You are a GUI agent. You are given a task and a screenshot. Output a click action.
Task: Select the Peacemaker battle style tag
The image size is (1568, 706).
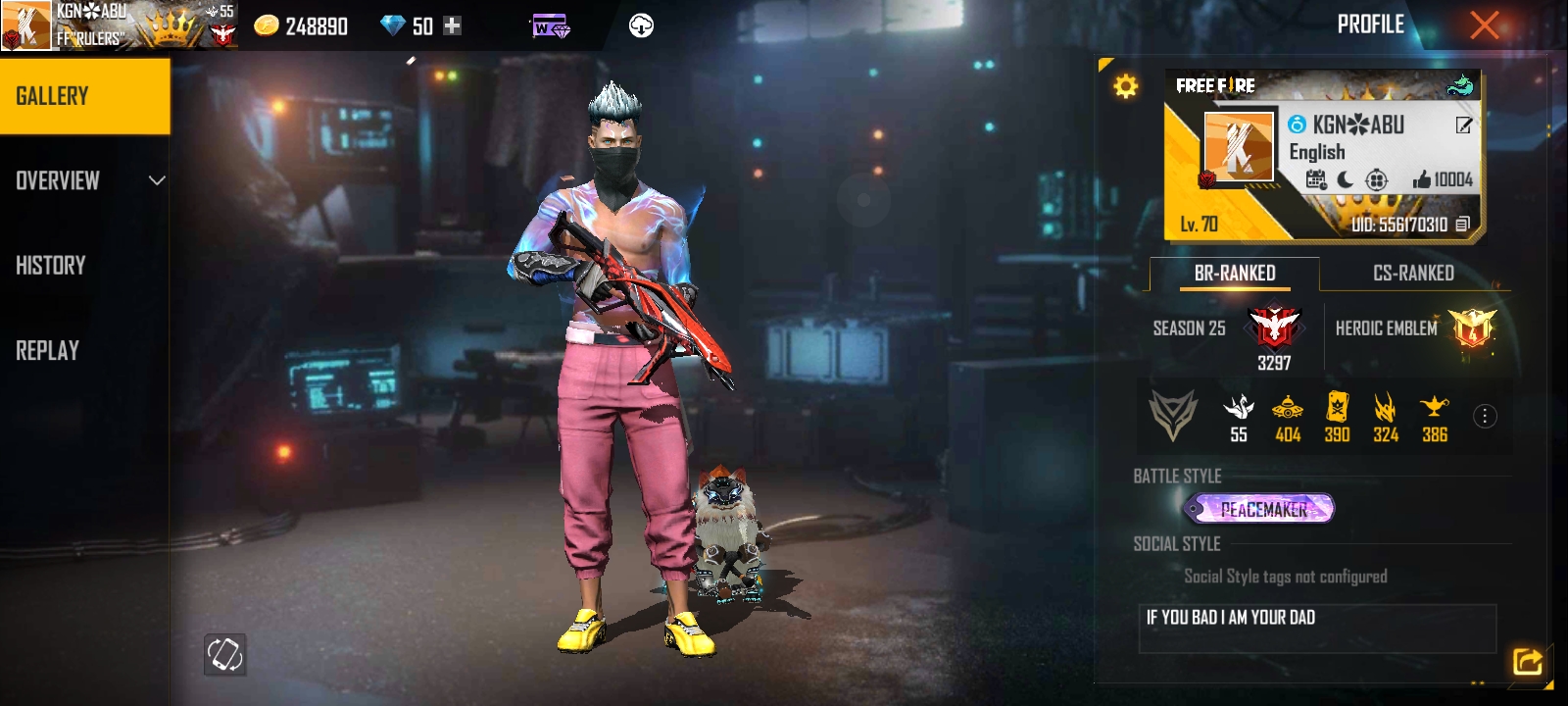1260,509
